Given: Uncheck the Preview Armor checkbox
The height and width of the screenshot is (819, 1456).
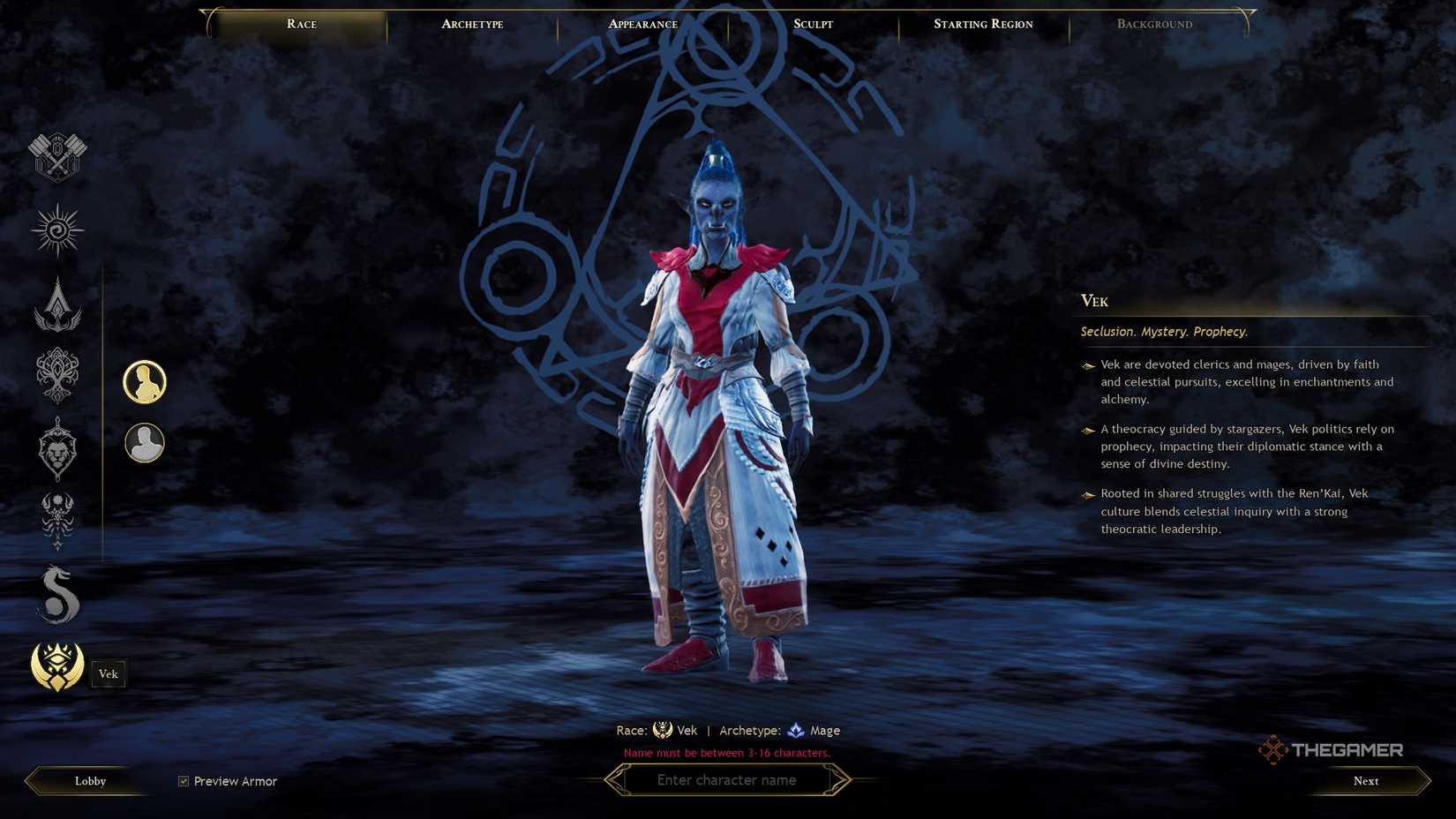Looking at the screenshot, I should (183, 780).
